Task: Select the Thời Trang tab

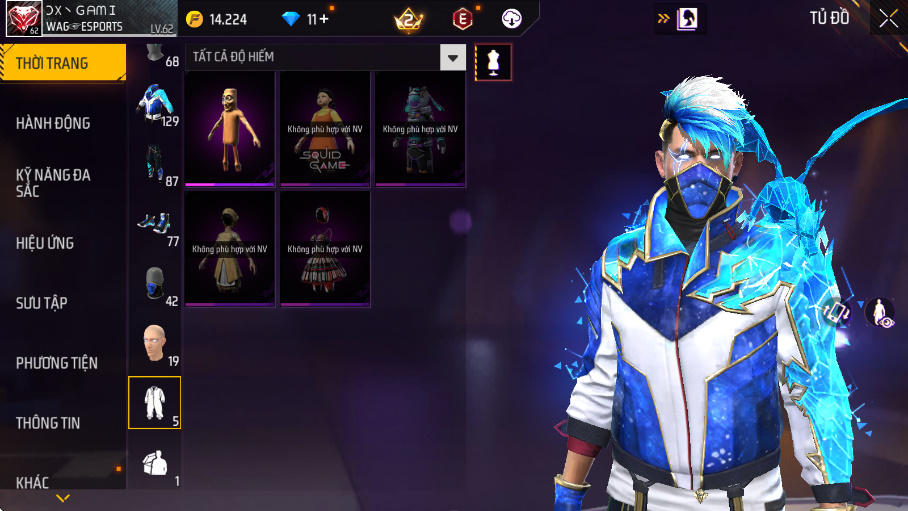Action: 52,63
